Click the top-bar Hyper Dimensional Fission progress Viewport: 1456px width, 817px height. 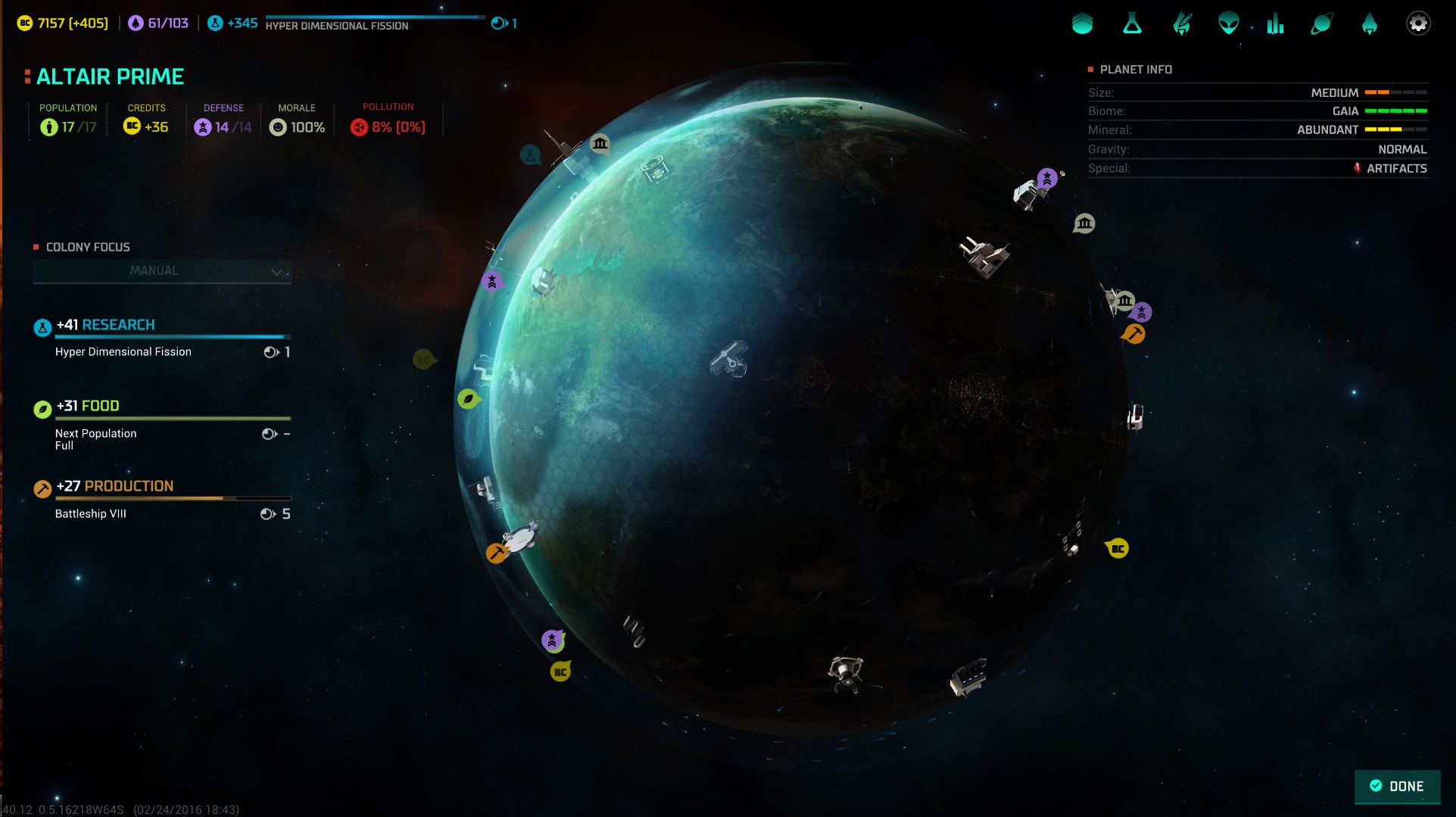[375, 22]
